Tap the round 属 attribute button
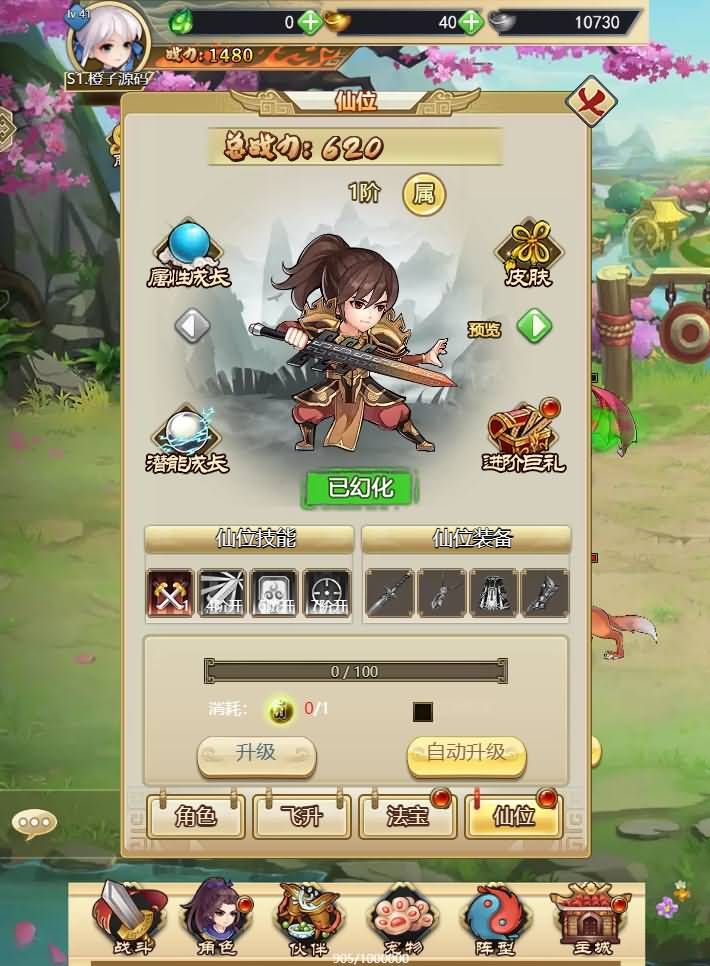 coord(424,194)
